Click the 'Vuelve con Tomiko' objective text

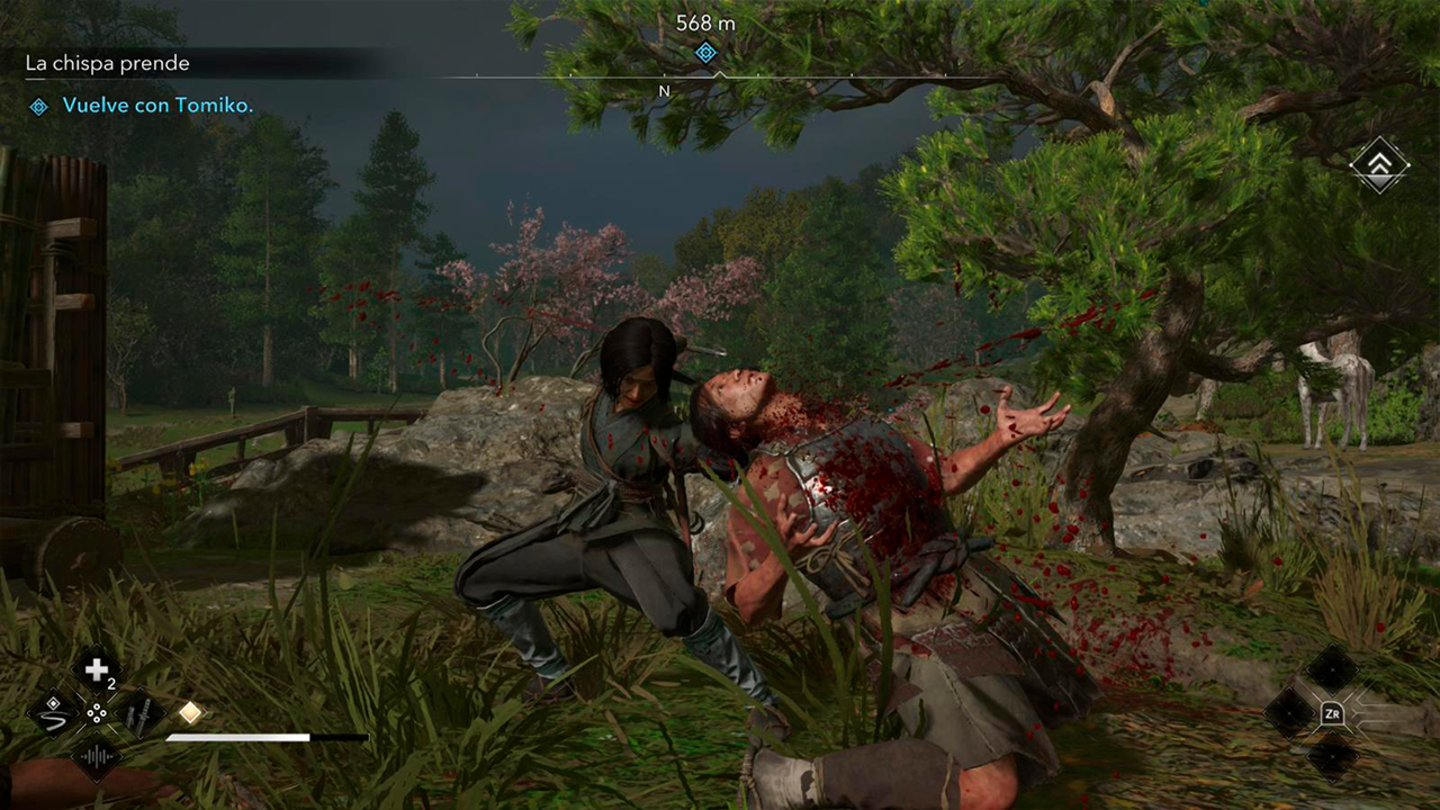click(x=160, y=104)
